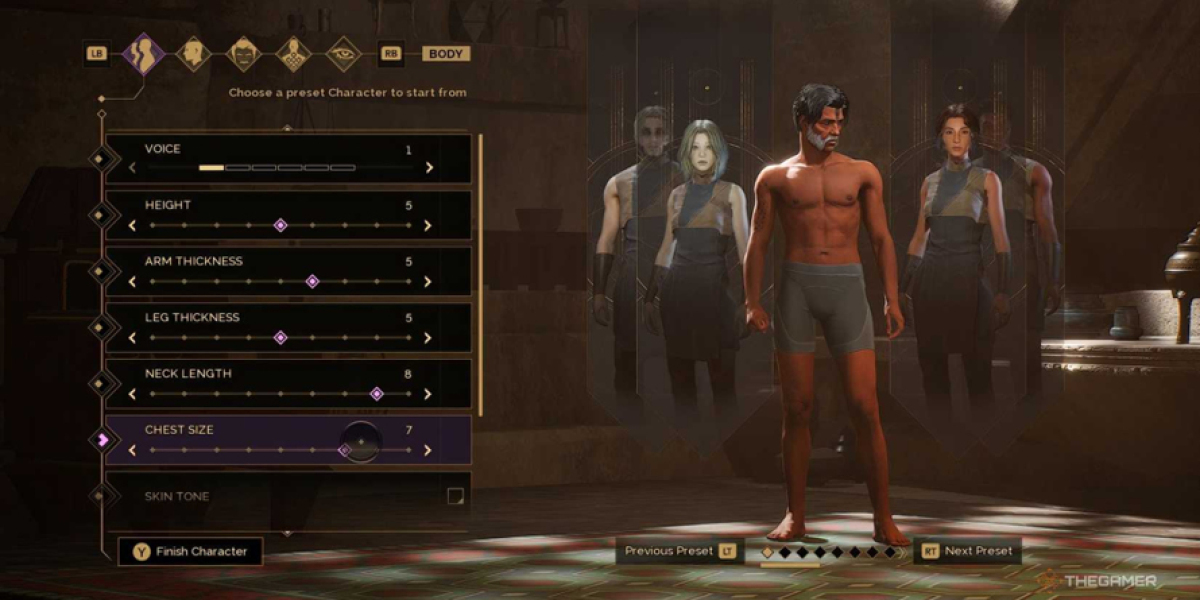Screen dimensions: 1200x600
Task: Select the Body tab with silhouette icon
Action: click(144, 54)
